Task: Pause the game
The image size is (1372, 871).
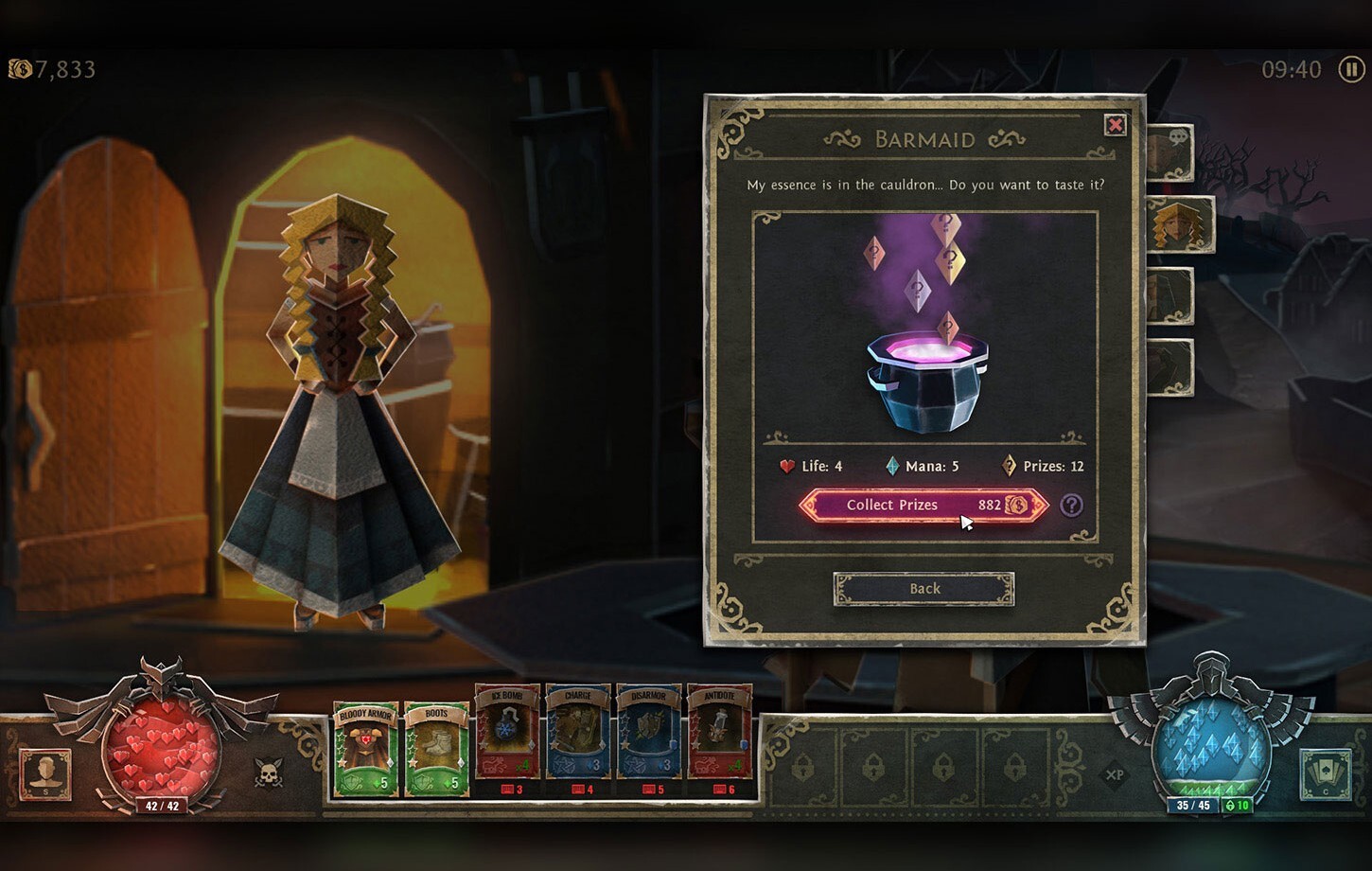Action: pyautogui.click(x=1350, y=69)
